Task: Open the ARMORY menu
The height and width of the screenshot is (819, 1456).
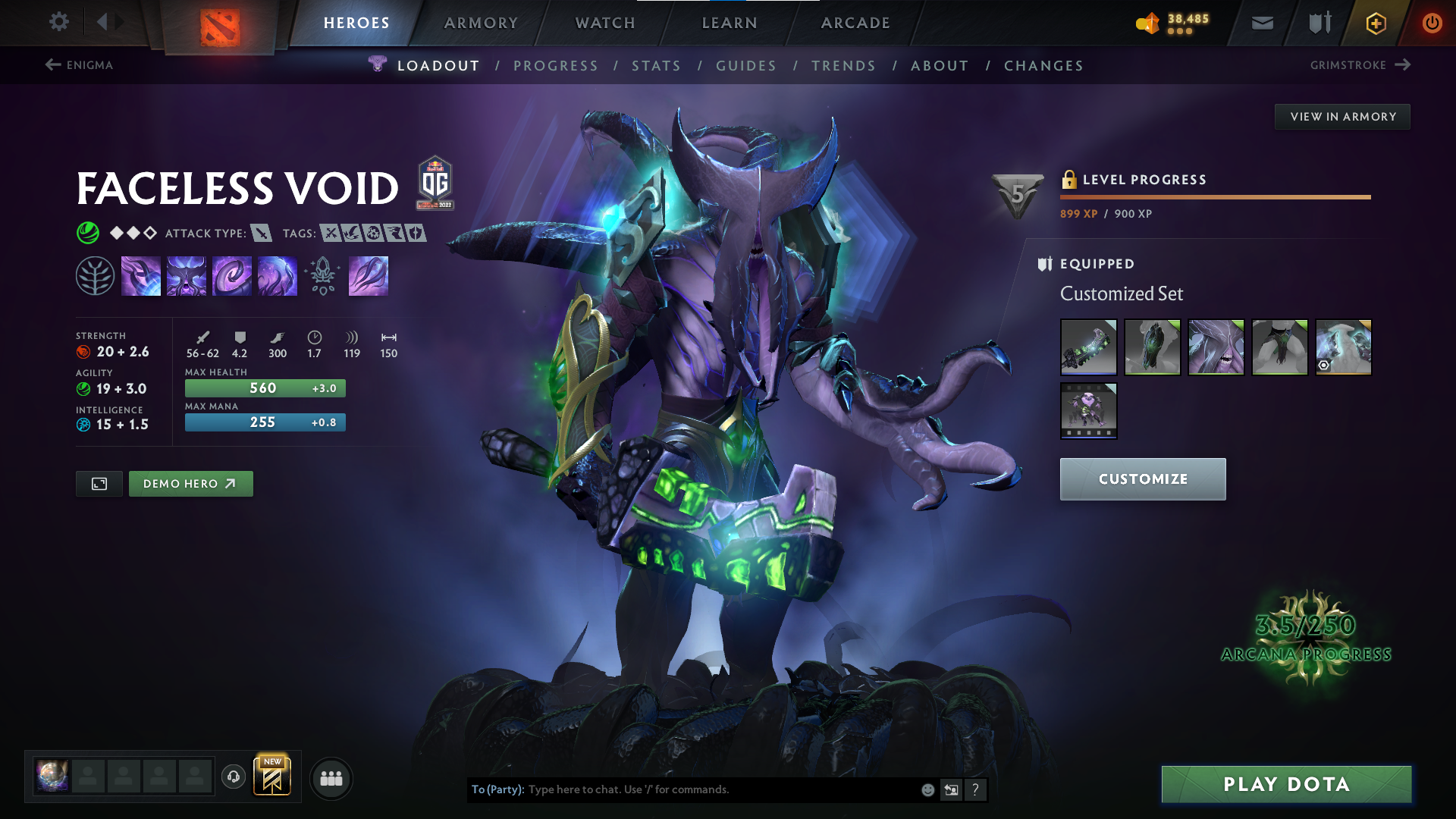Action: 481,23
